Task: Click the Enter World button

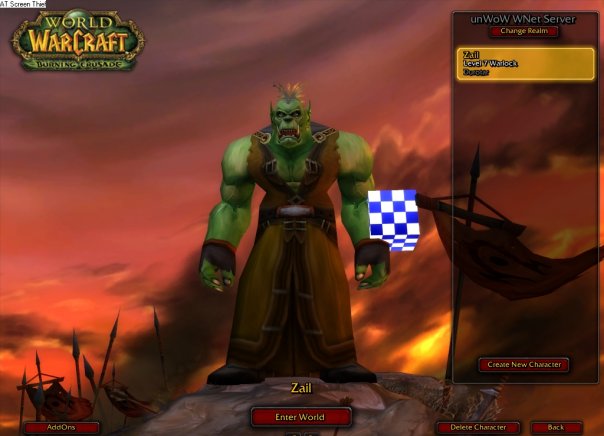Action: click(x=301, y=416)
